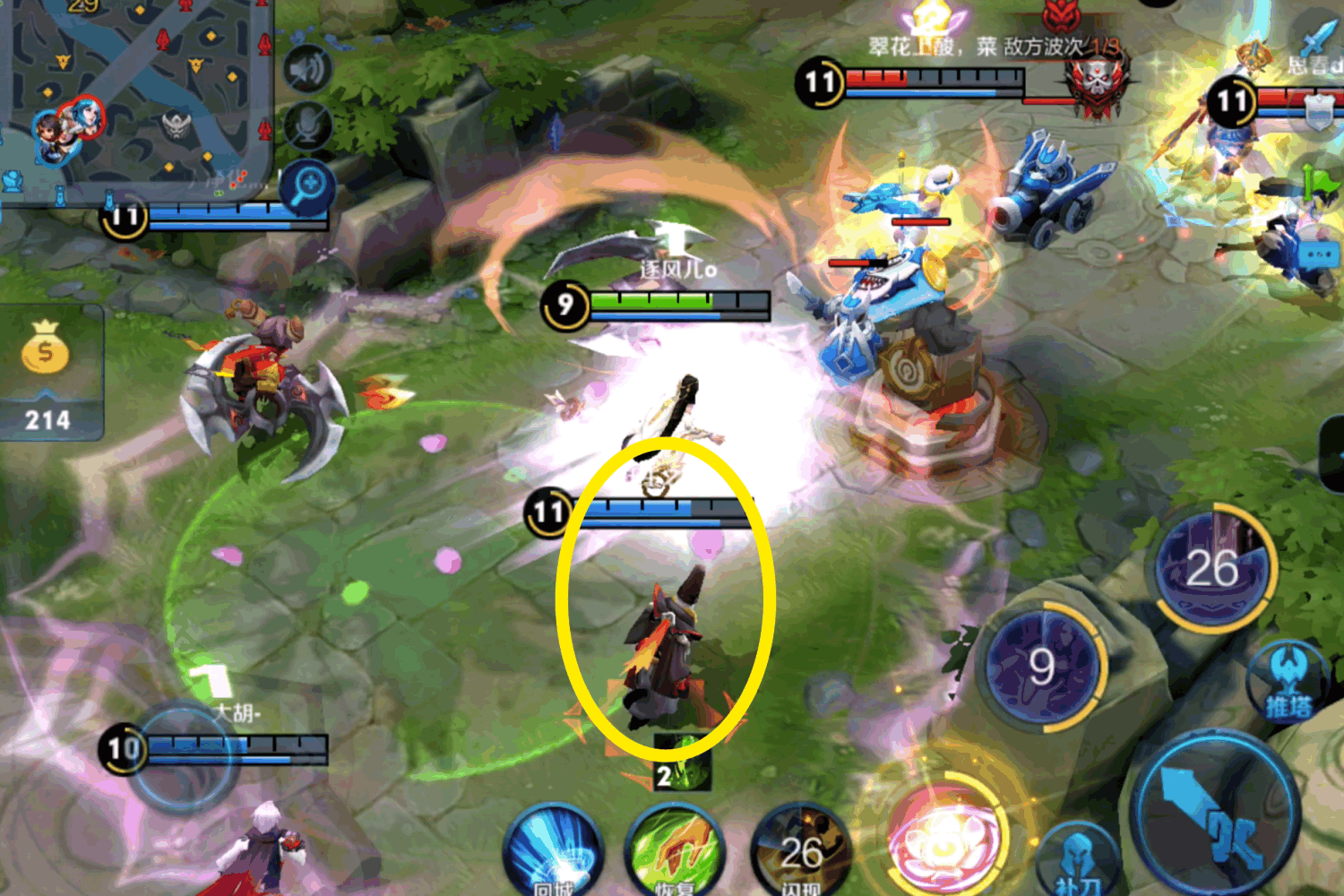The width and height of the screenshot is (1344, 896).
Task: Open the blue chat bubble quick messages
Action: [x=1317, y=256]
